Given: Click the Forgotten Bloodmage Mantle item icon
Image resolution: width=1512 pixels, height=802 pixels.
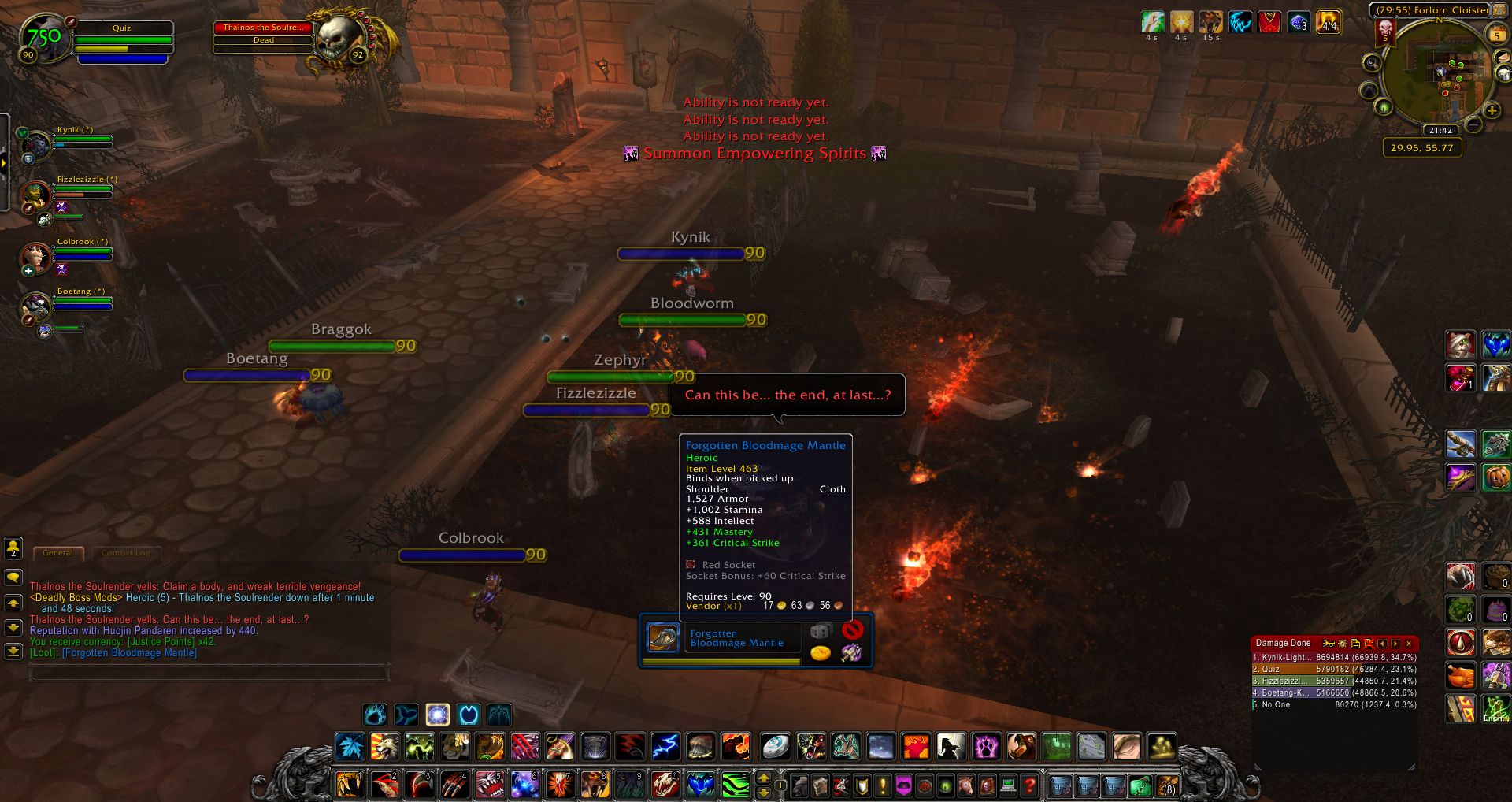Looking at the screenshot, I should click(x=663, y=637).
